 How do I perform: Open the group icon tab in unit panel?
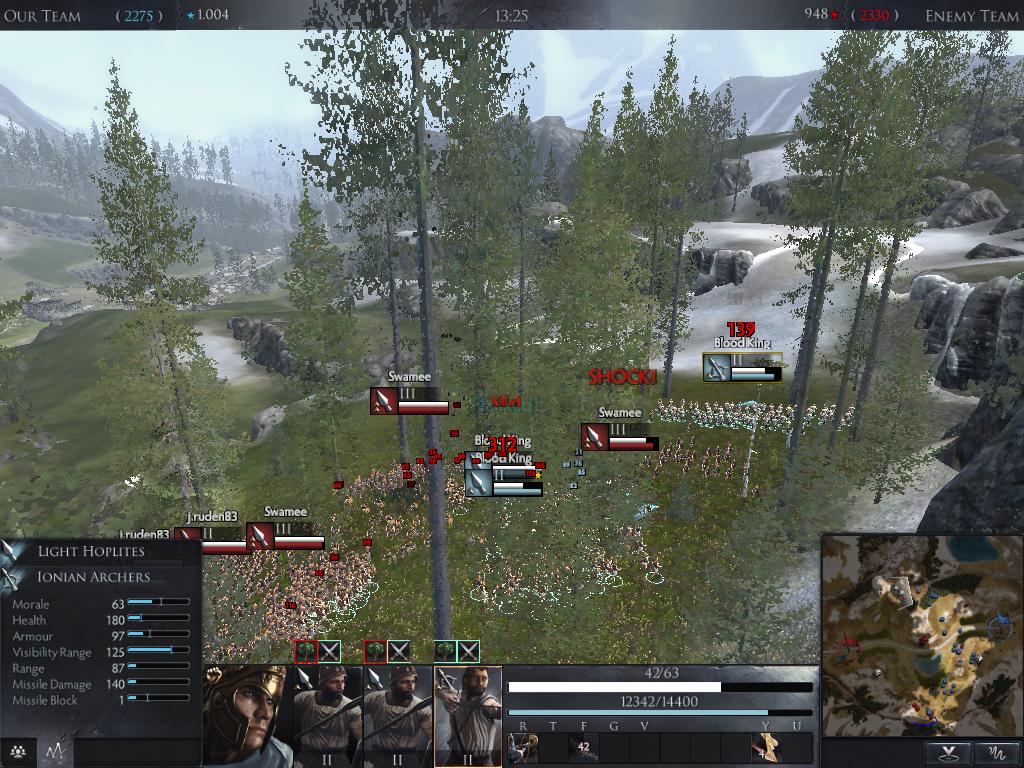17,752
